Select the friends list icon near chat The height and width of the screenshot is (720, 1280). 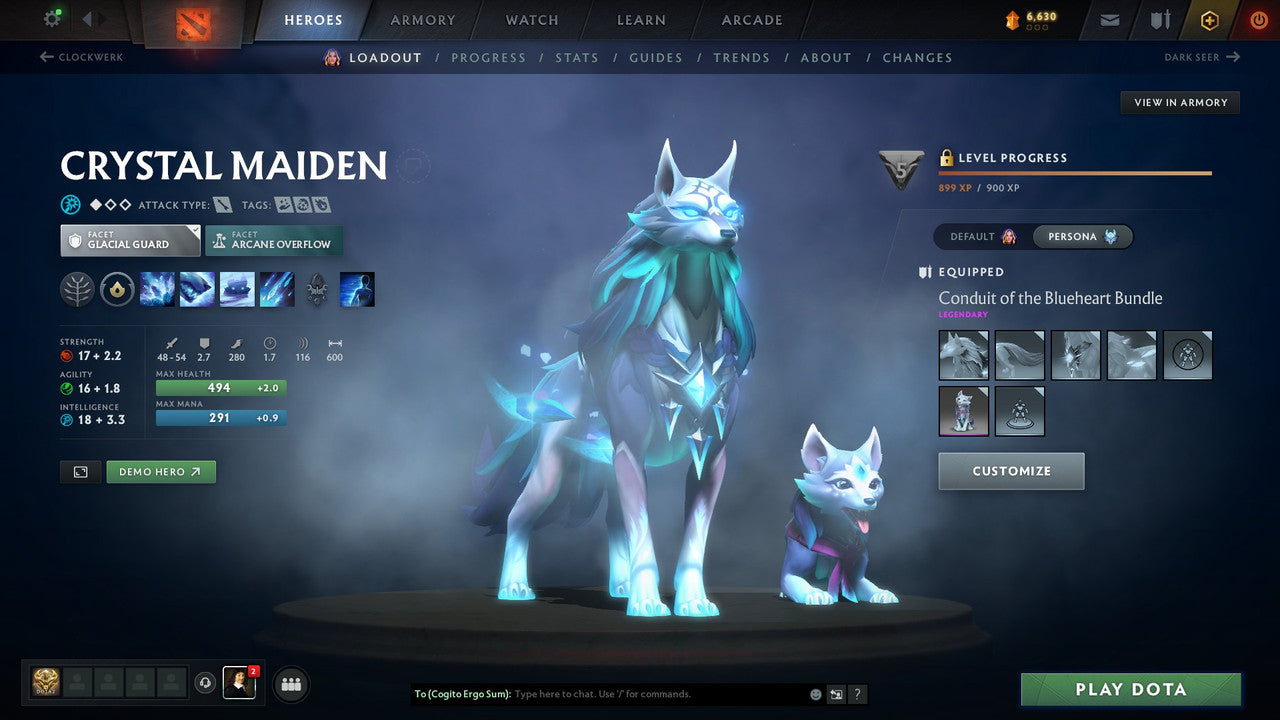click(x=289, y=684)
